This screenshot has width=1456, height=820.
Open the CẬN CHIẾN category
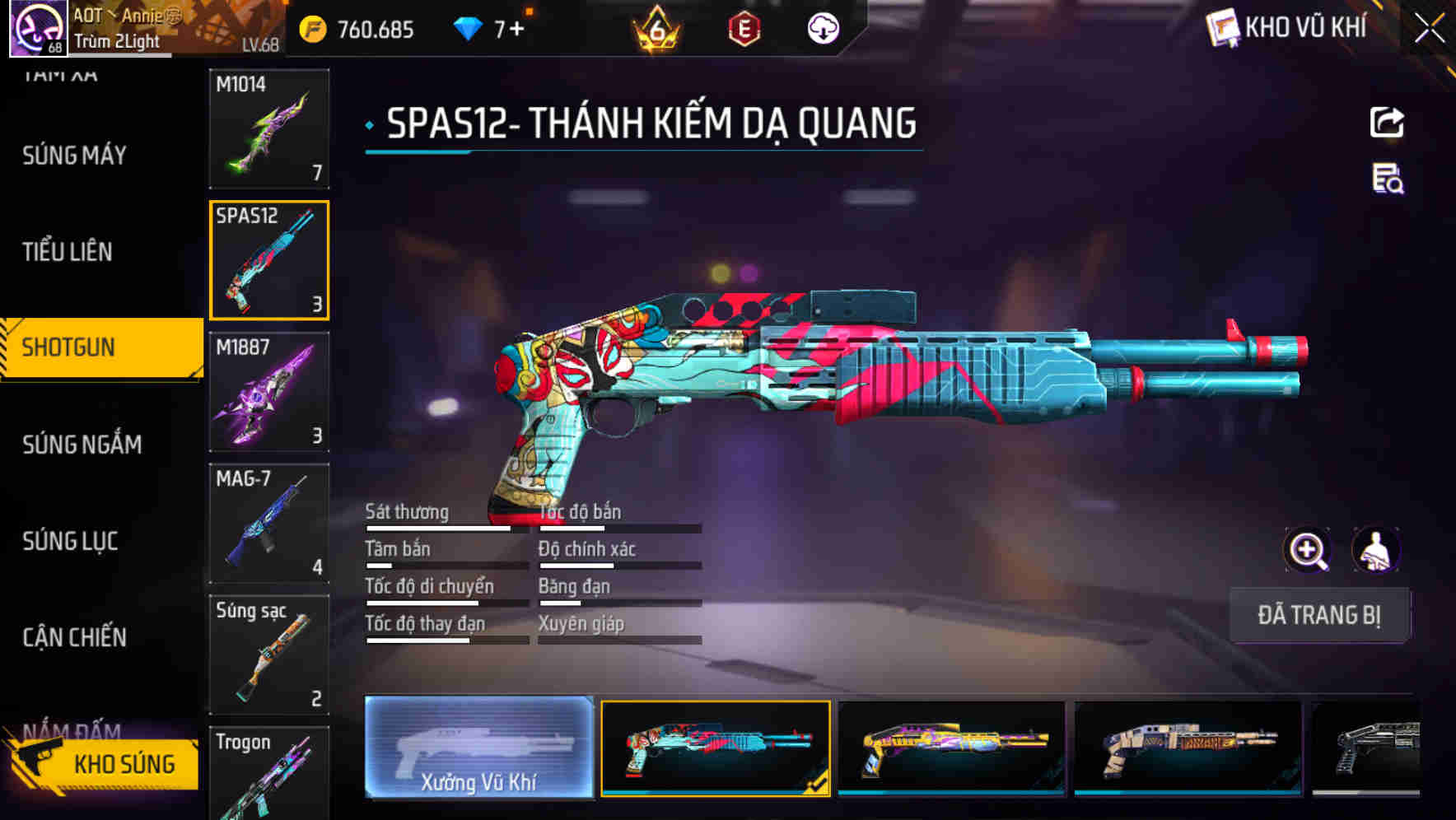[73, 637]
